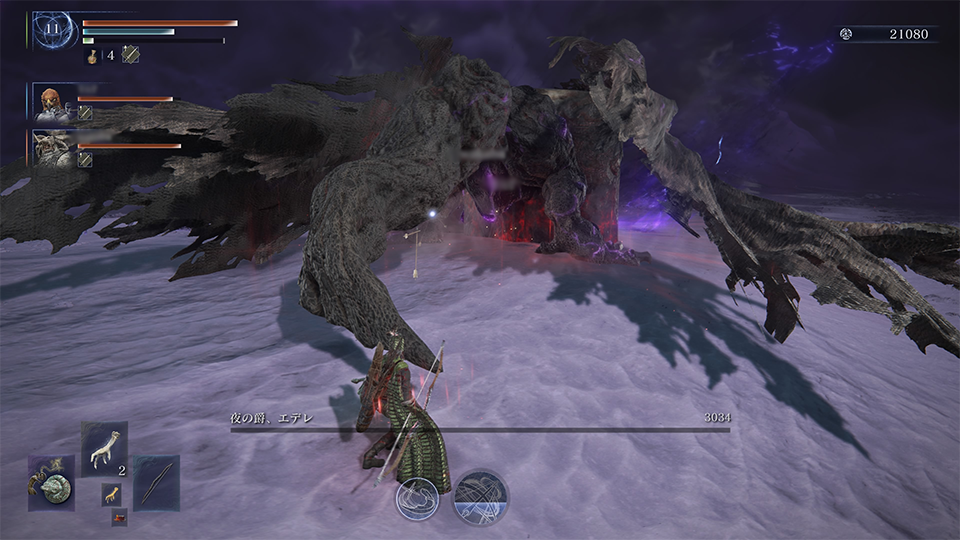Pick the small golden claw slot
Screen dimensions: 960x540
(111, 492)
